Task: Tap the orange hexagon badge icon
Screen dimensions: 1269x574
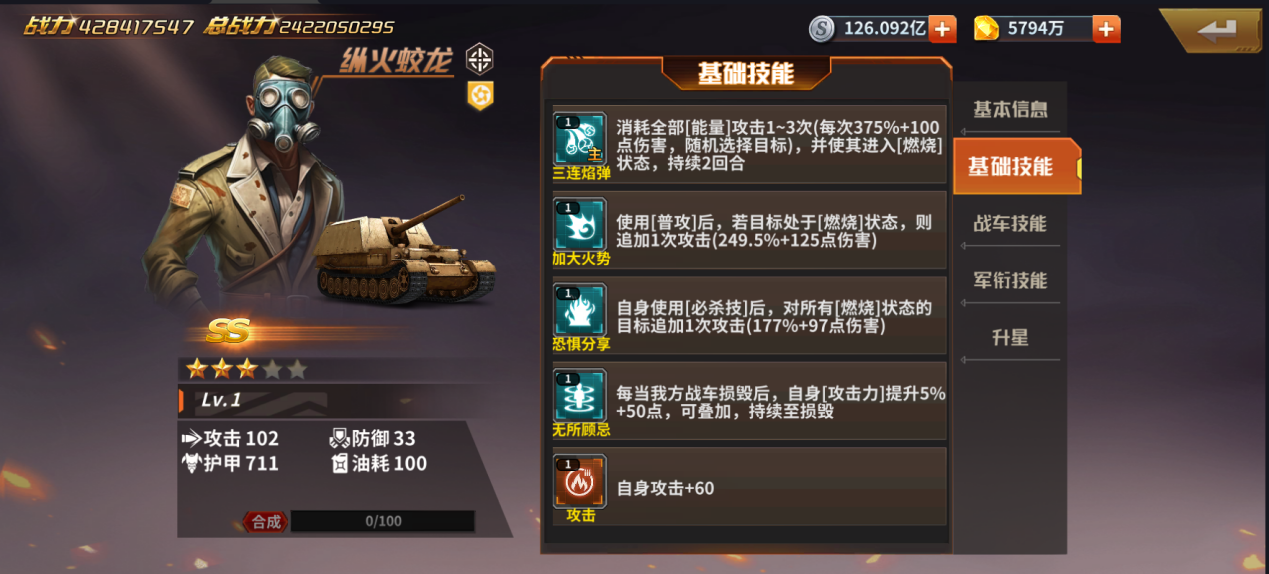Action: (480, 95)
